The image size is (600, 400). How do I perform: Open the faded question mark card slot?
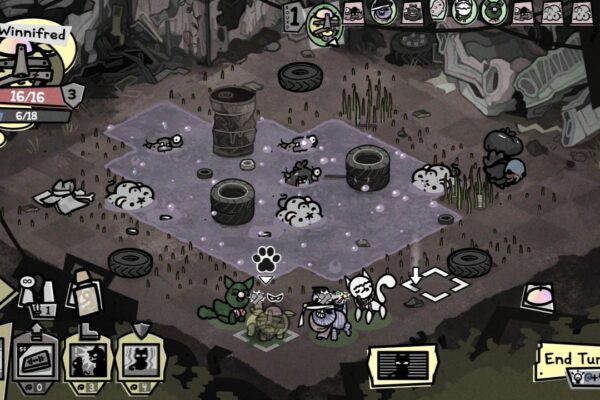(x=86, y=294)
